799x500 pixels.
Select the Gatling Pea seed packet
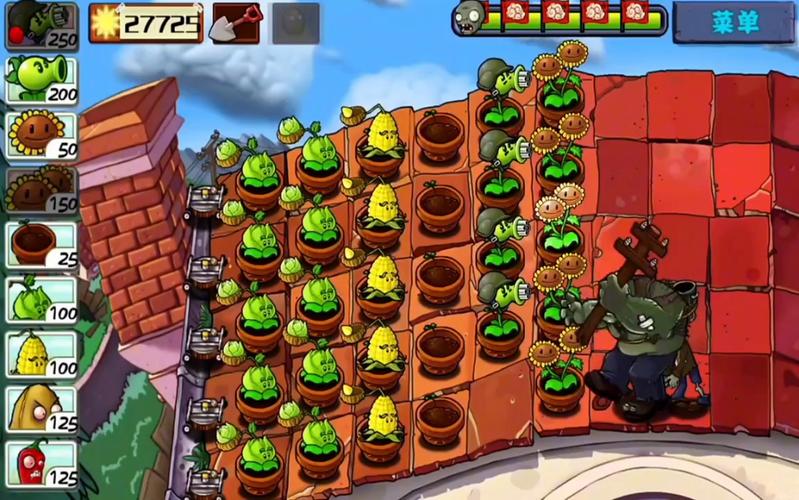coord(42,24)
